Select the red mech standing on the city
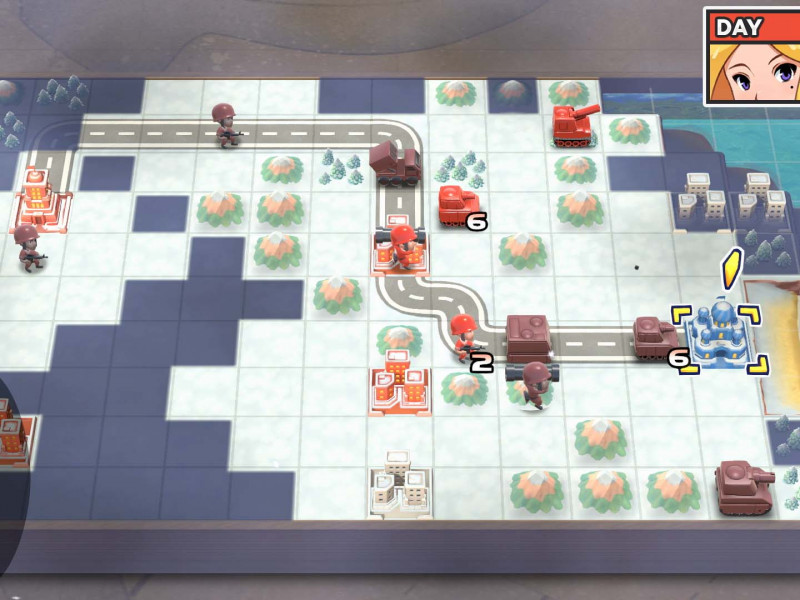This screenshot has height=600, width=800. click(x=402, y=245)
